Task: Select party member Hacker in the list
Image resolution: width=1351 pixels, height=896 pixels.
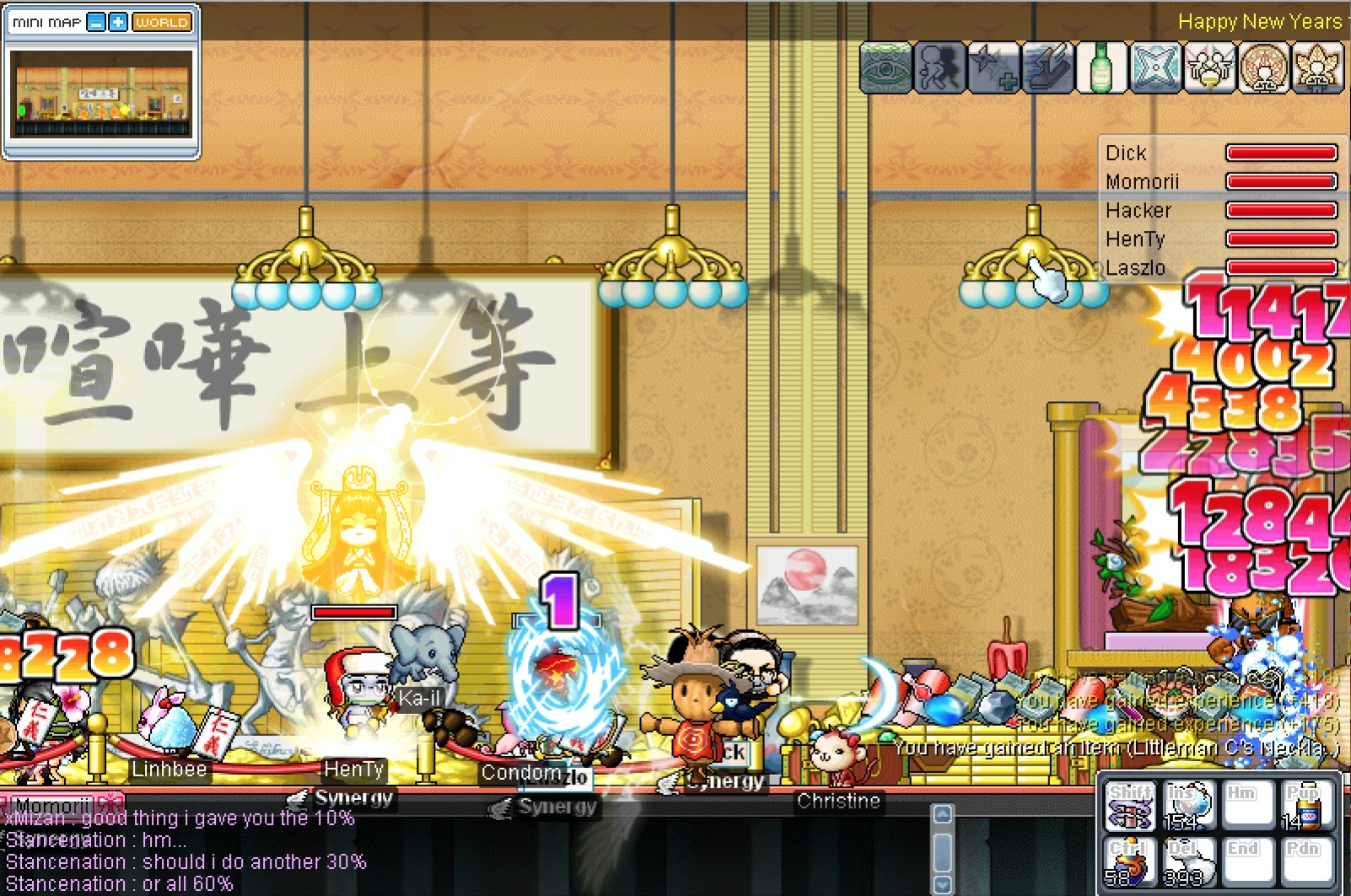Action: coord(1138,211)
